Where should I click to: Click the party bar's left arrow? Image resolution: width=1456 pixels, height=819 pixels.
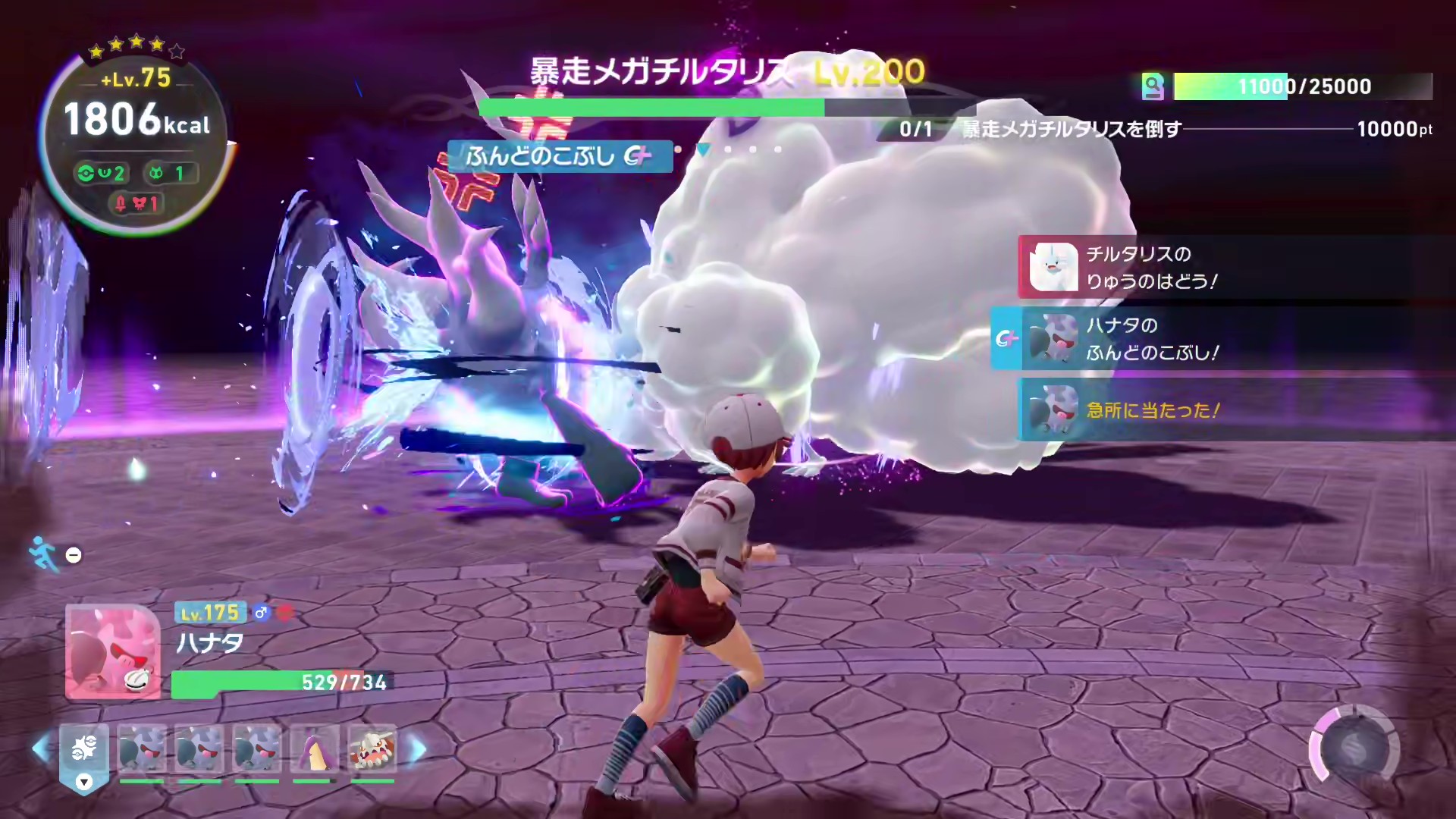(x=41, y=749)
